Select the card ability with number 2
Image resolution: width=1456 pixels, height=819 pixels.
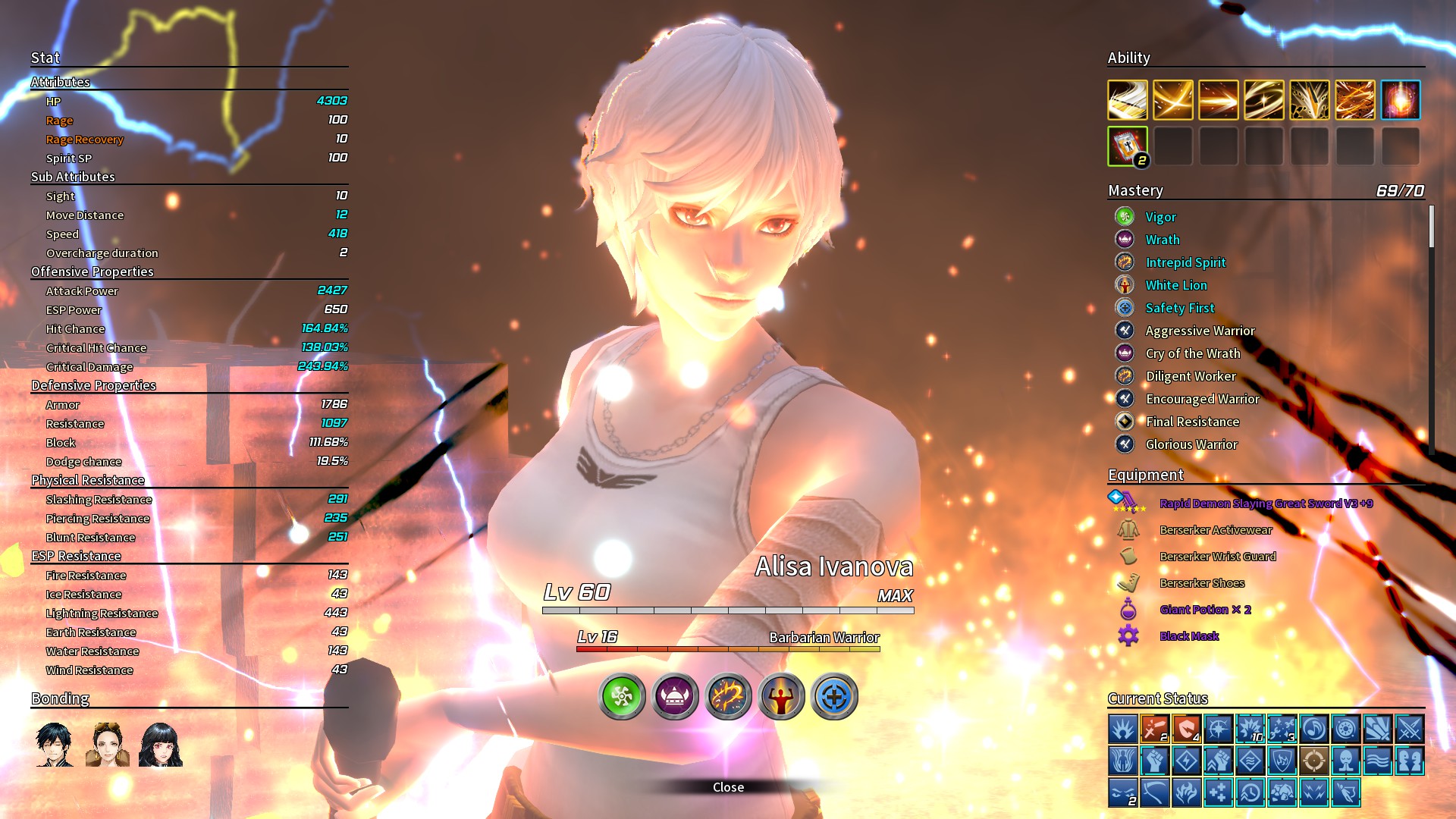(1128, 146)
